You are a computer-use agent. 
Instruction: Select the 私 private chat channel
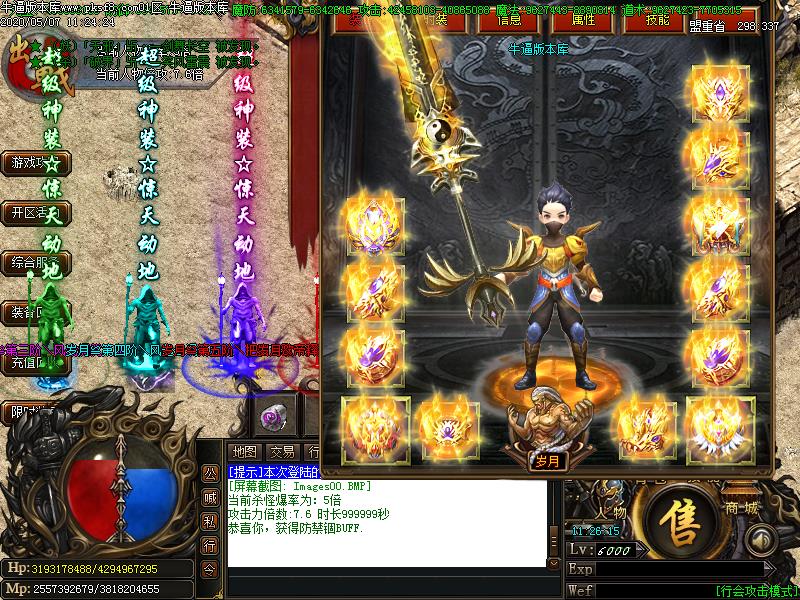click(x=210, y=521)
